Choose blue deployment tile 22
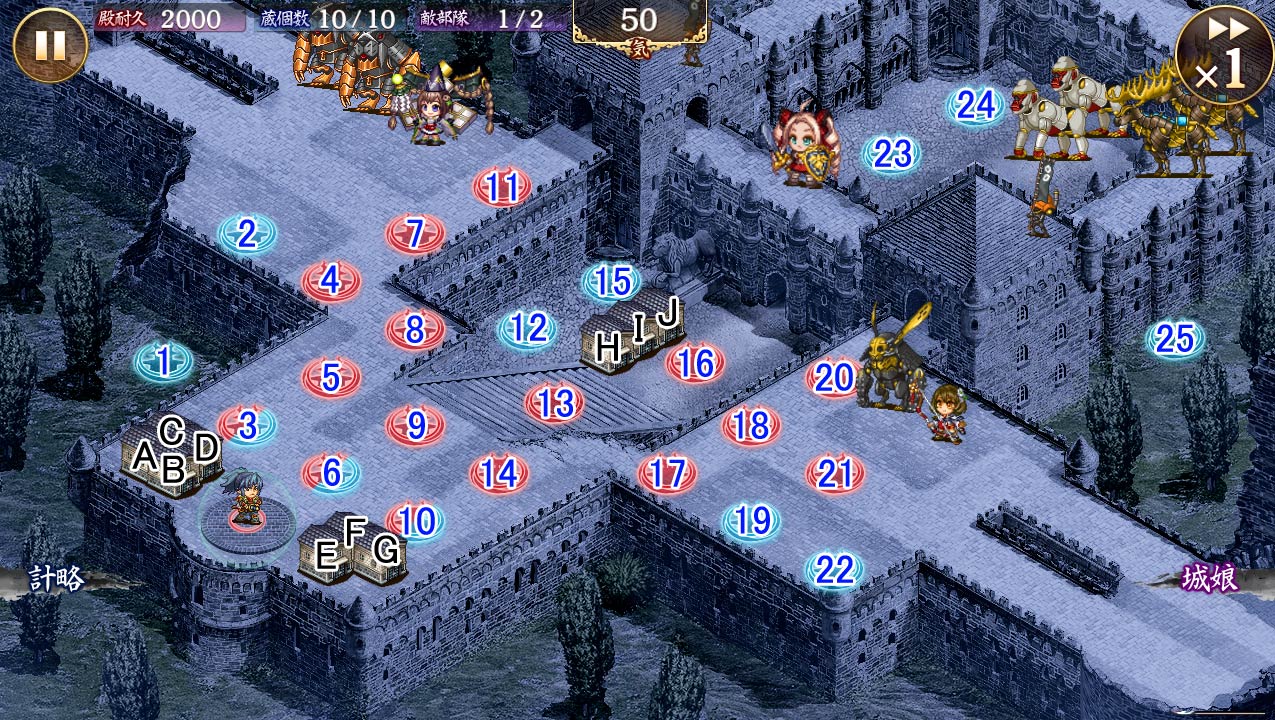 point(834,571)
